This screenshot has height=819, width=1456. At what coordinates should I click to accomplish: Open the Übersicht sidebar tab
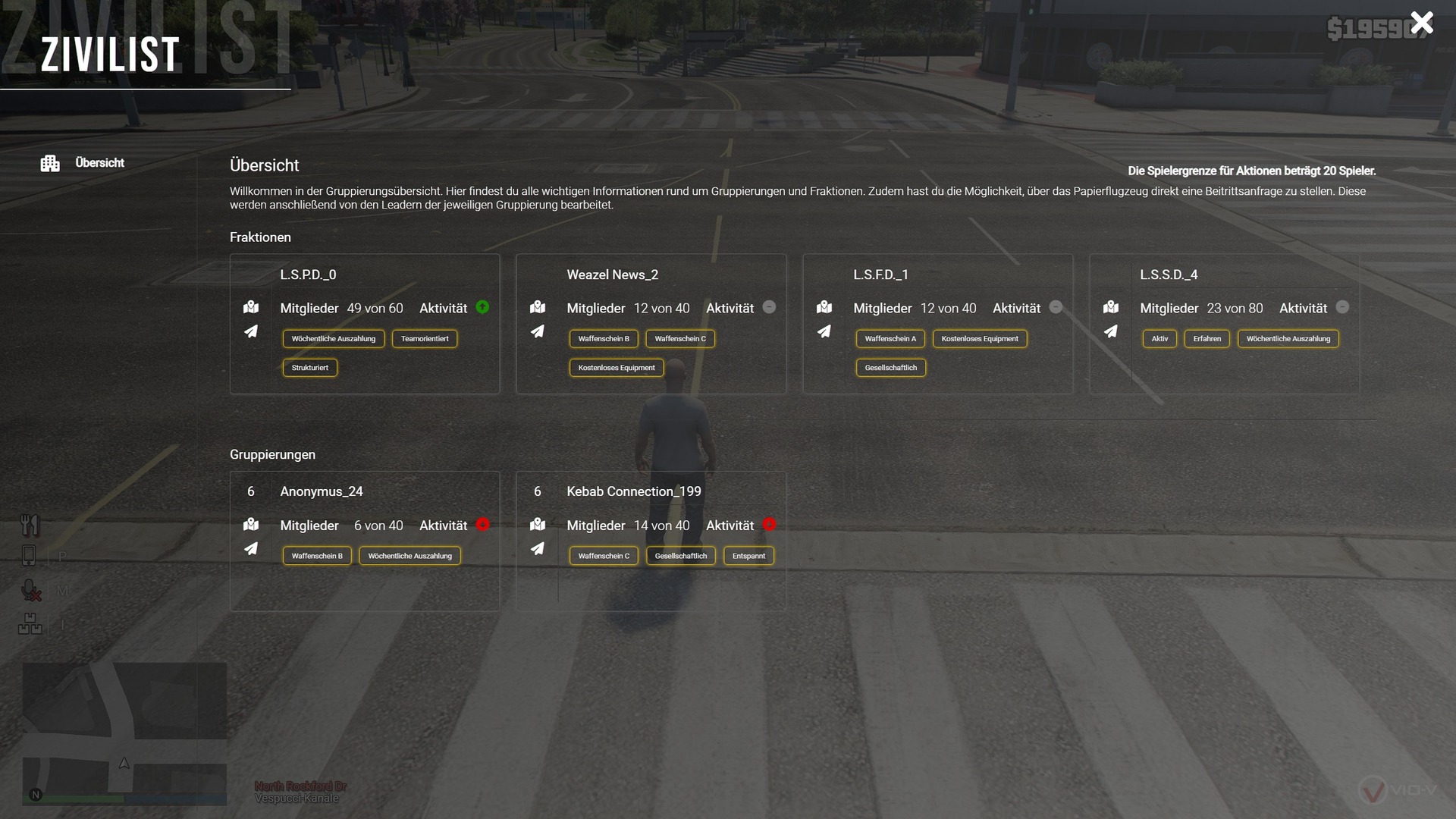pyautogui.click(x=99, y=163)
